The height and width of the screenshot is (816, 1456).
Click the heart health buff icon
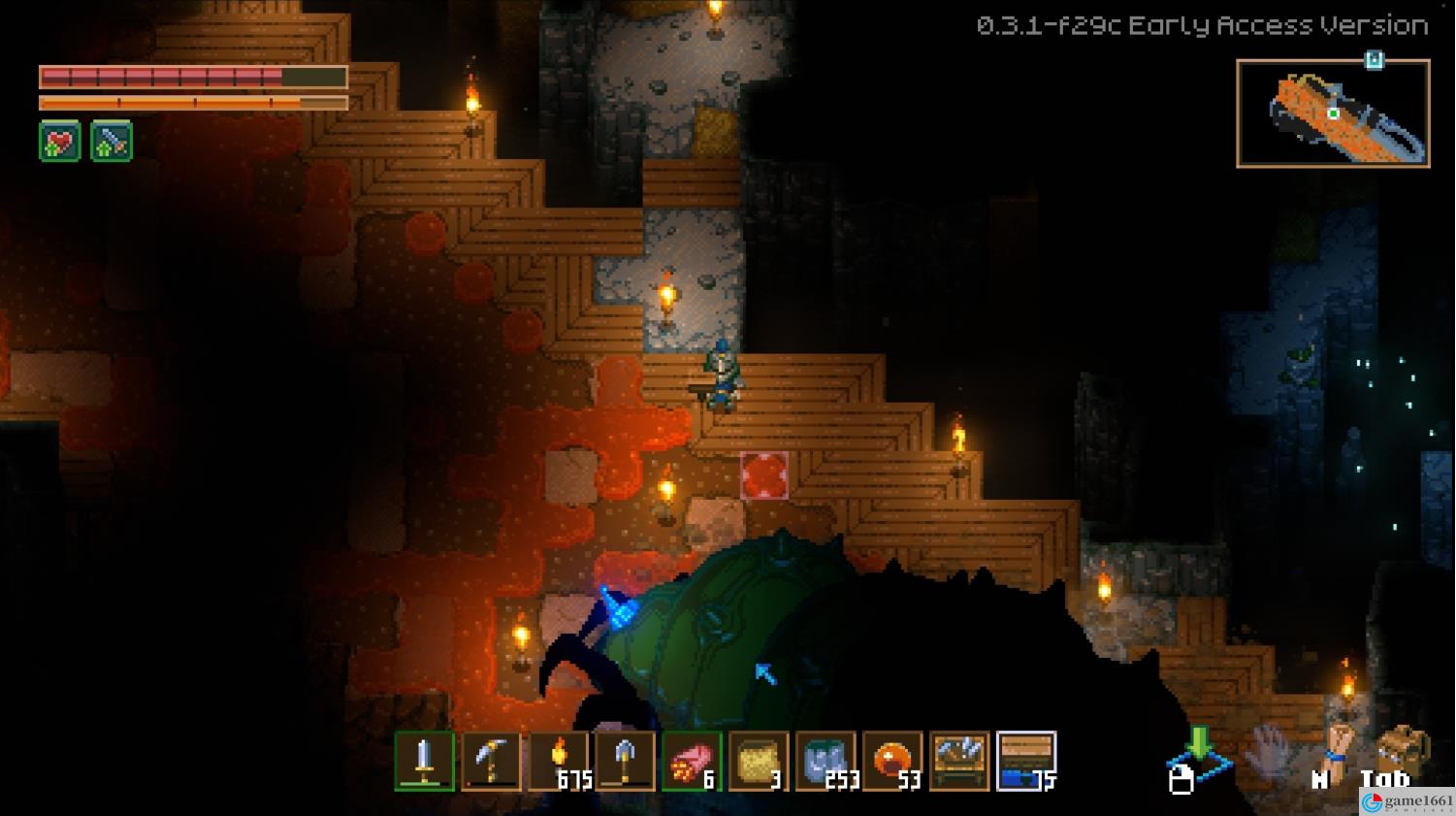[x=59, y=143]
